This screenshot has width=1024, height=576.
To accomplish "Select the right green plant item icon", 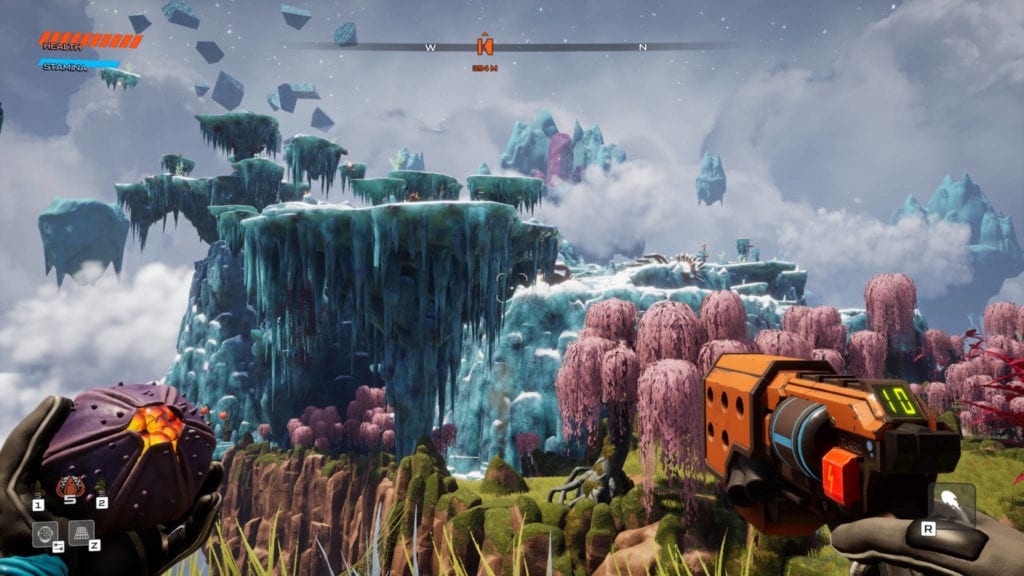I will 100,488.
